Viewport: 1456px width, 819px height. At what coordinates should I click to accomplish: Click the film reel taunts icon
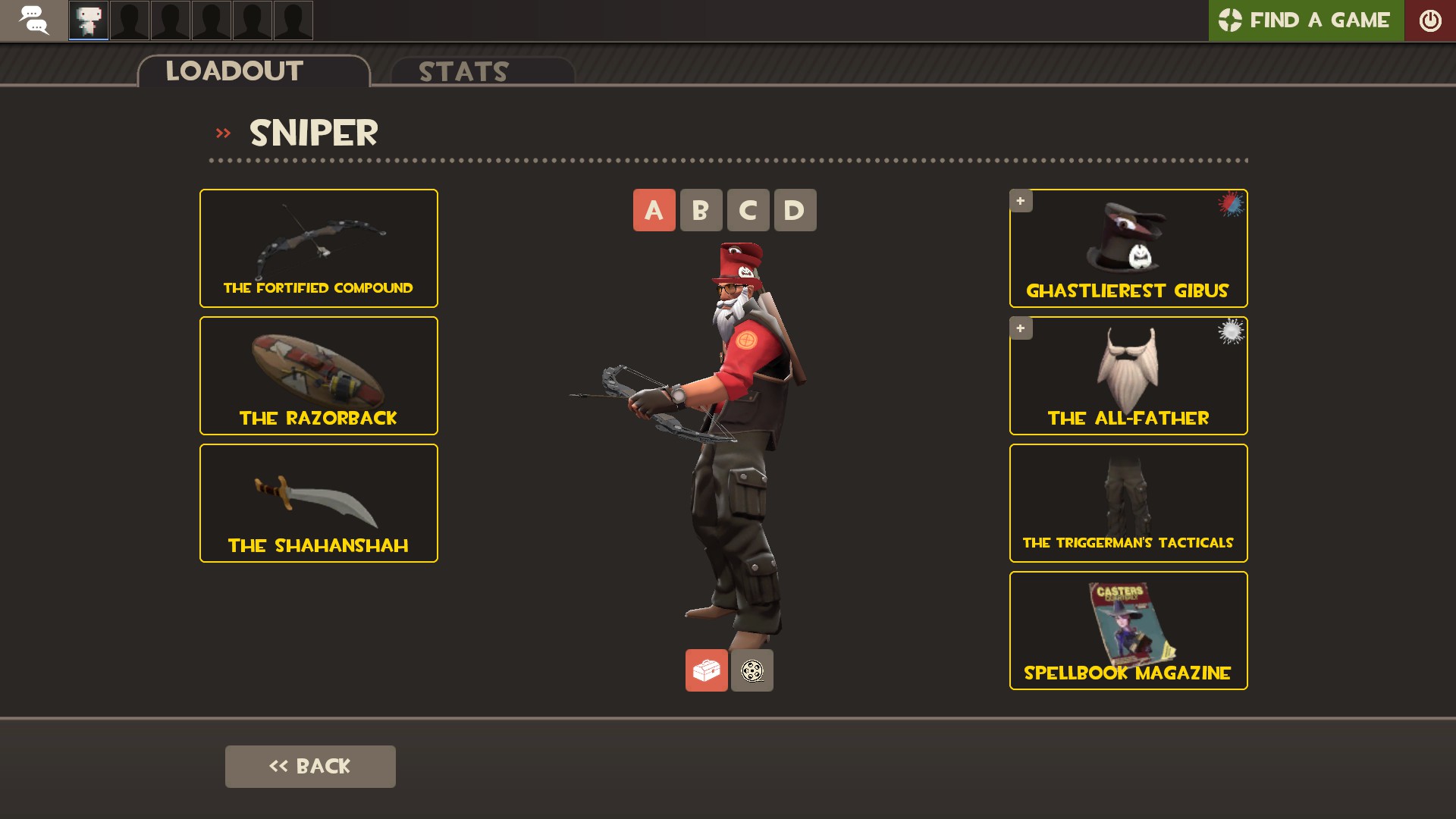(x=752, y=670)
